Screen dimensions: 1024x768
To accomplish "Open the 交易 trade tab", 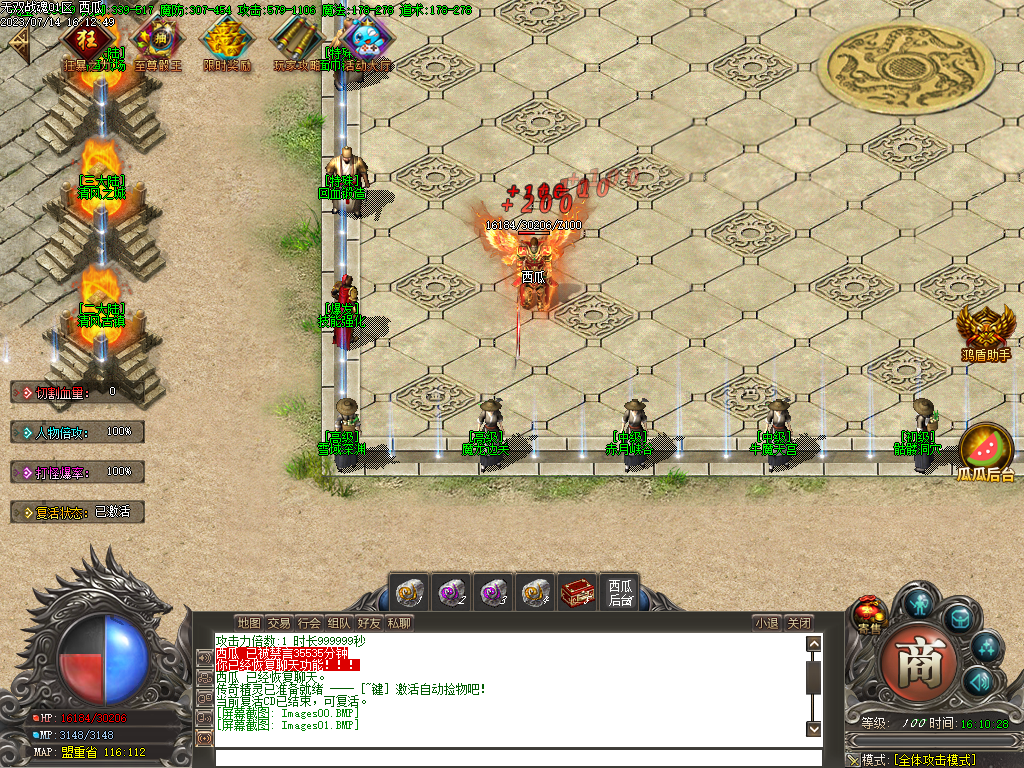I will [x=279, y=623].
